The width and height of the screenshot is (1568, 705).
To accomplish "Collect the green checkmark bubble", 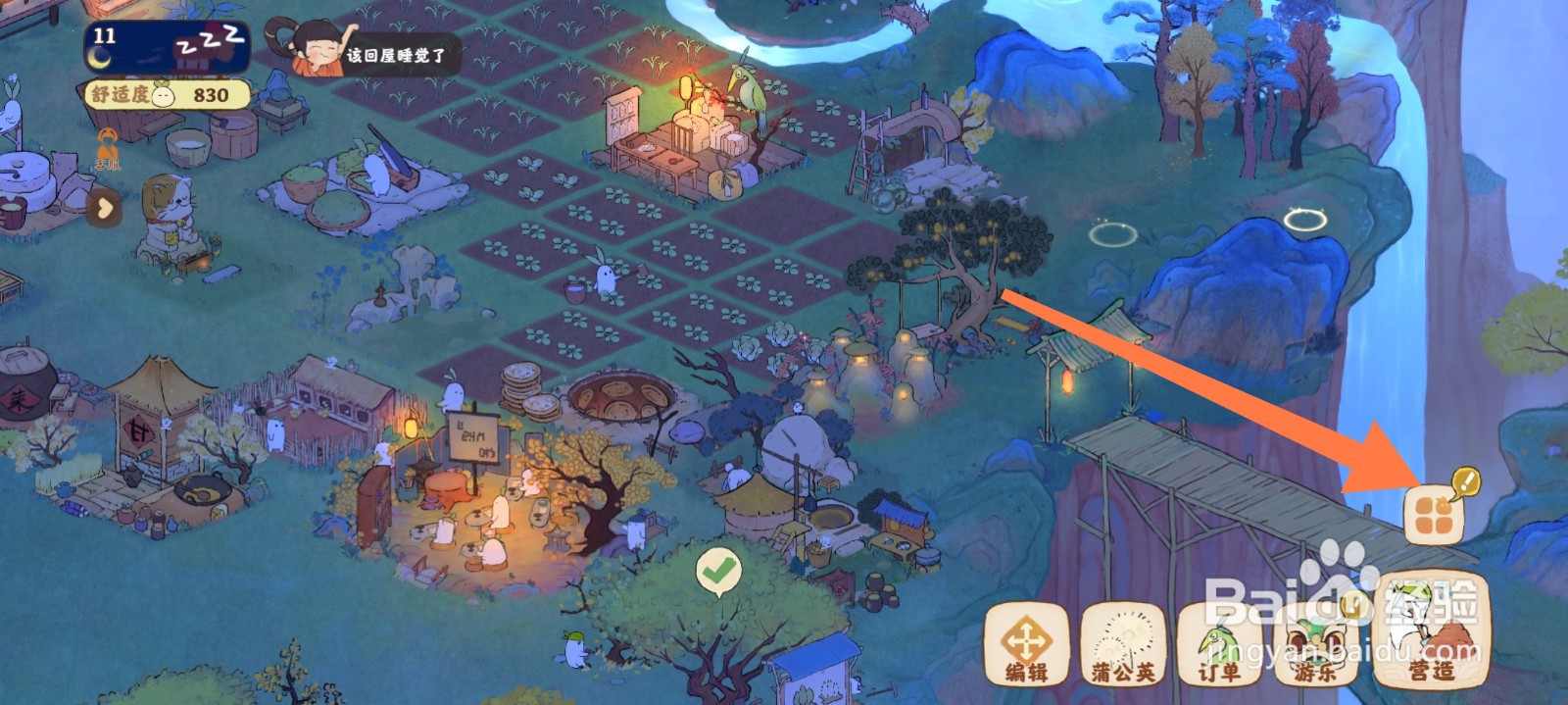I will pyautogui.click(x=718, y=571).
